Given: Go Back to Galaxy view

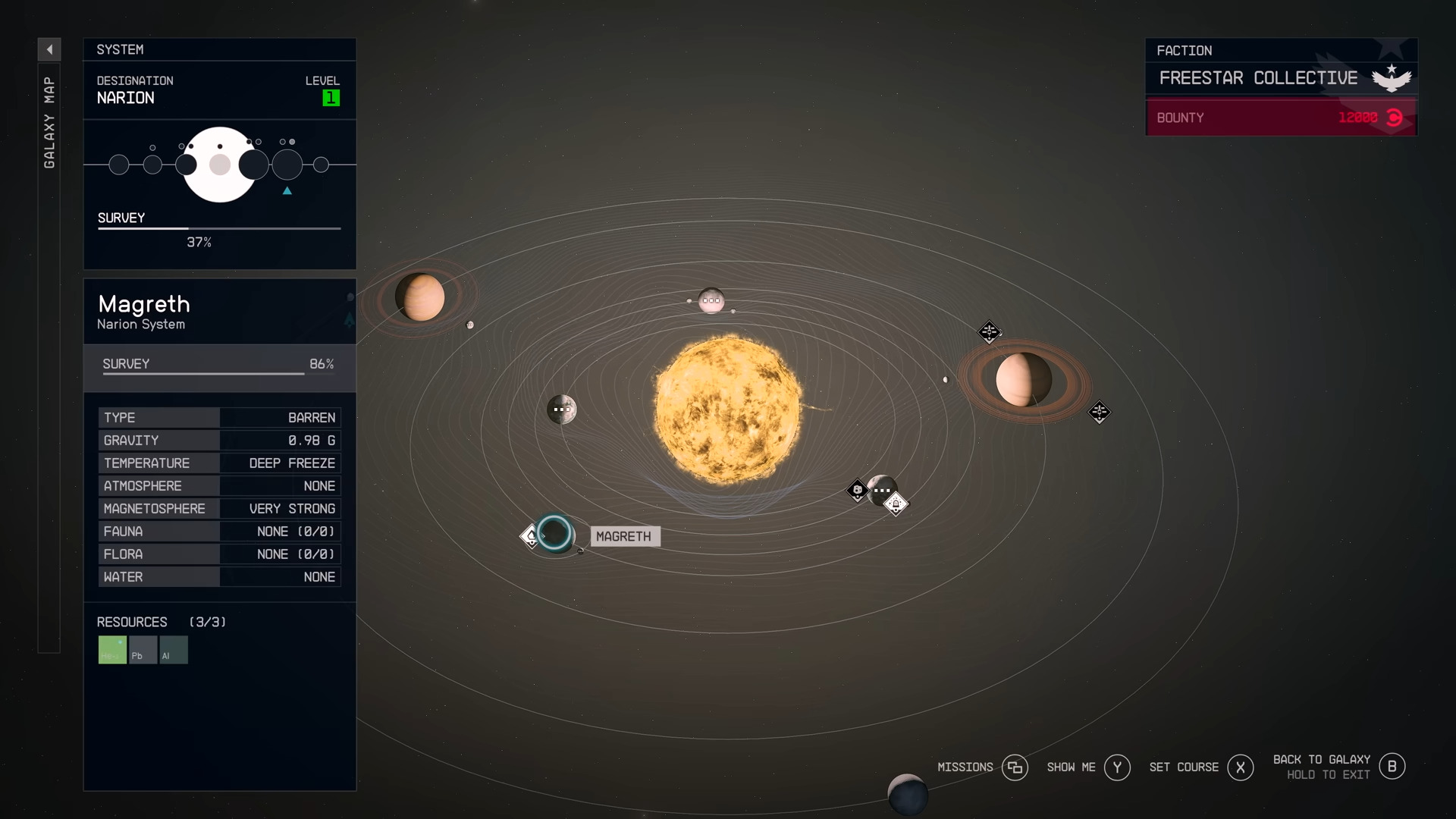Looking at the screenshot, I should coord(1392,767).
